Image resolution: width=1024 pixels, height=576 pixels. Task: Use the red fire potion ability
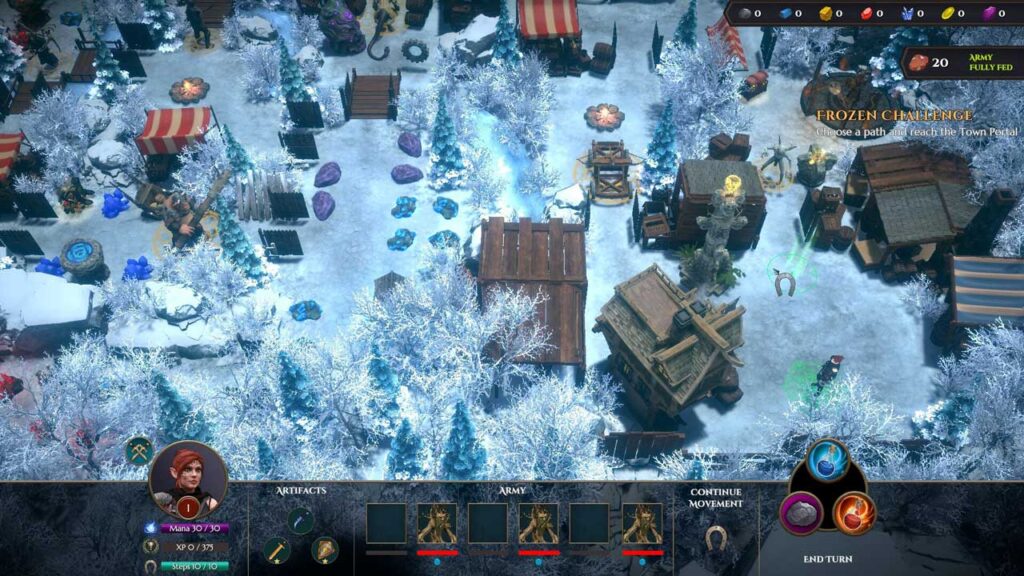coord(854,513)
